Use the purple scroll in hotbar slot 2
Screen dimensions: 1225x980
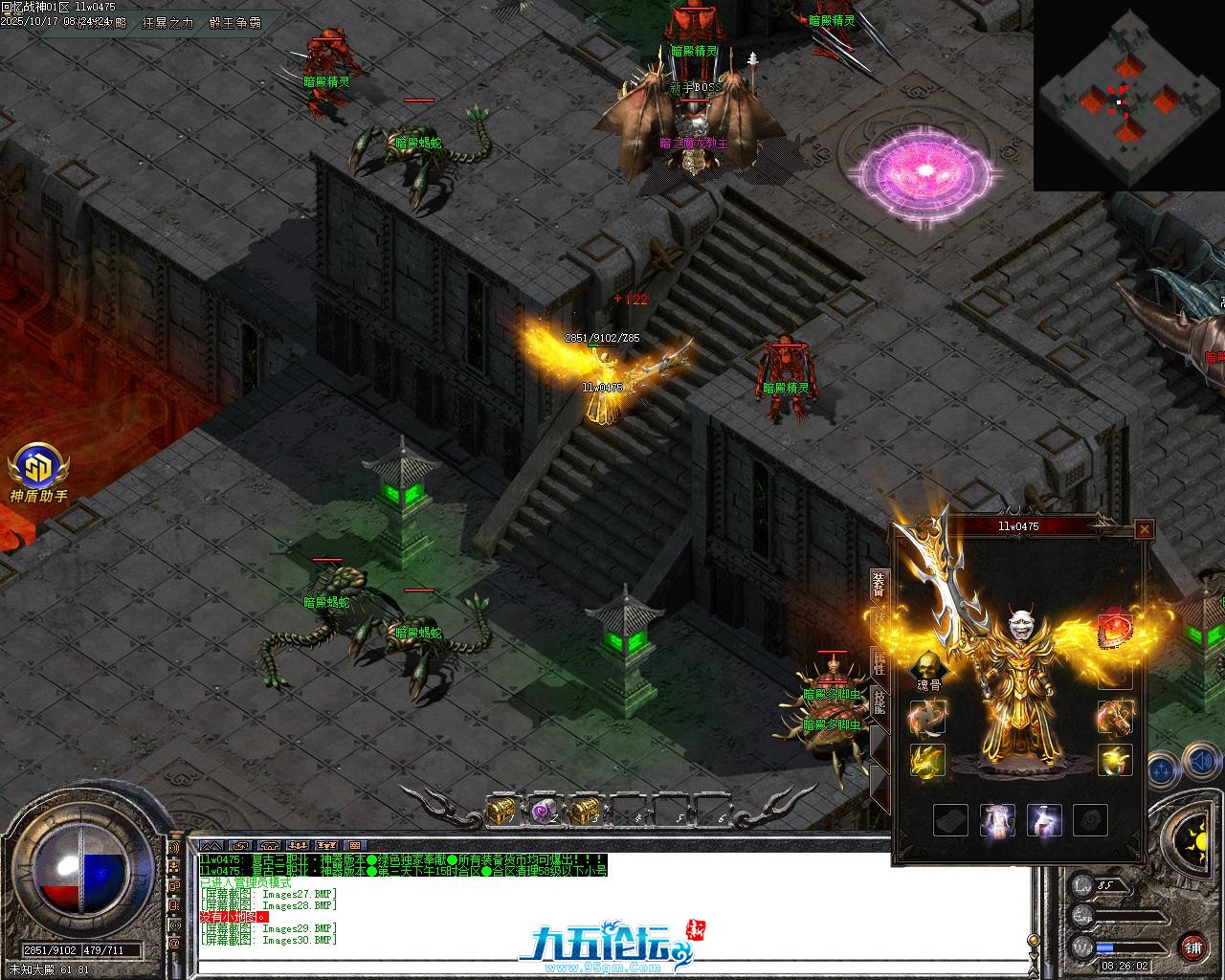[544, 811]
